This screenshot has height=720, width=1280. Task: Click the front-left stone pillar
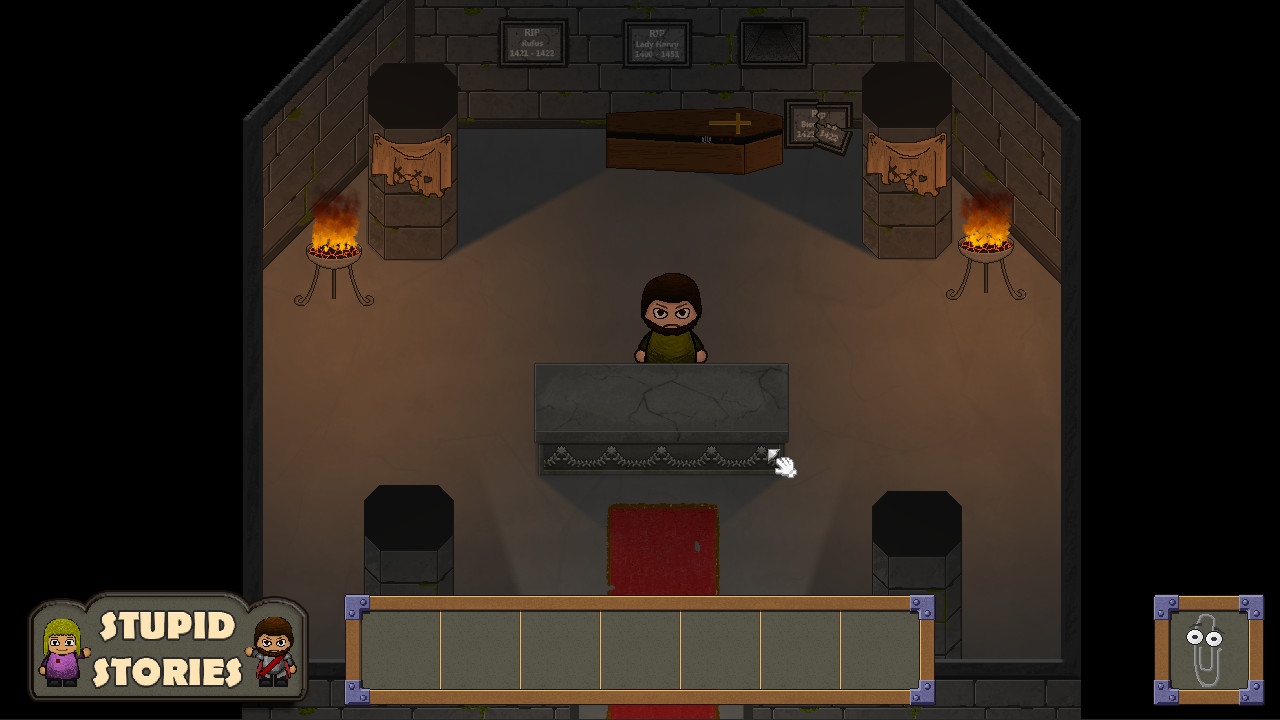(410, 540)
